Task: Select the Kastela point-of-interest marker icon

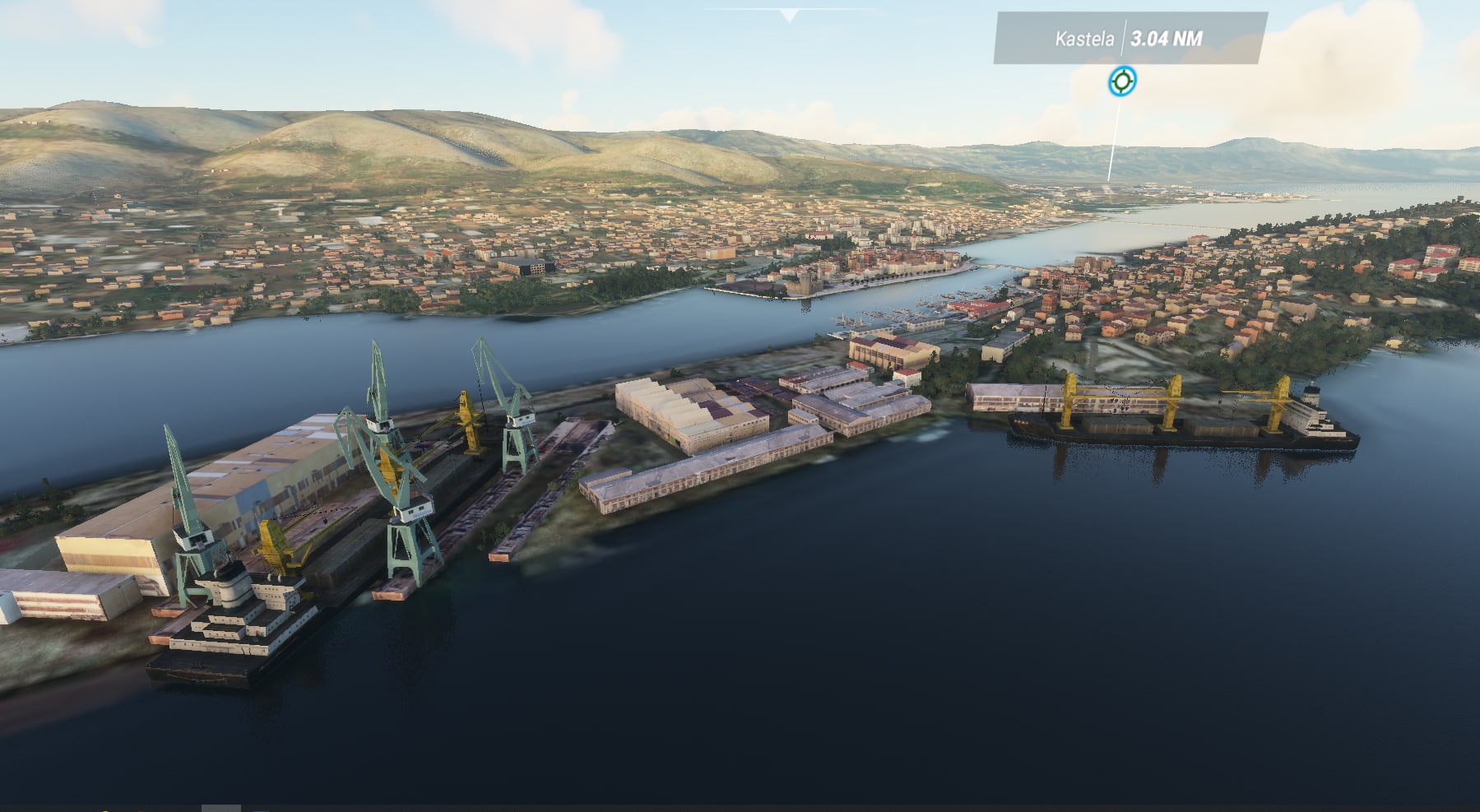Action: tap(1122, 81)
